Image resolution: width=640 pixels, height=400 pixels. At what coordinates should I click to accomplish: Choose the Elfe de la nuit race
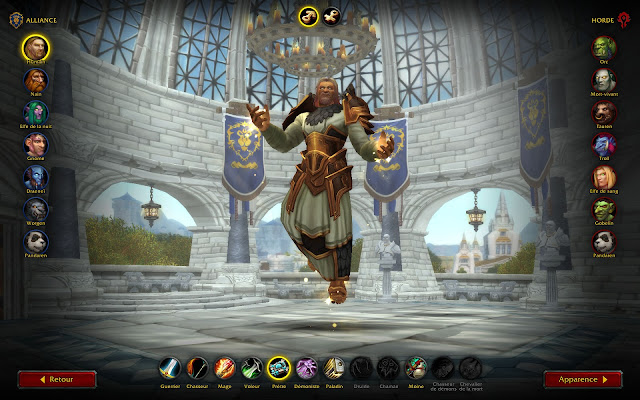click(x=36, y=113)
